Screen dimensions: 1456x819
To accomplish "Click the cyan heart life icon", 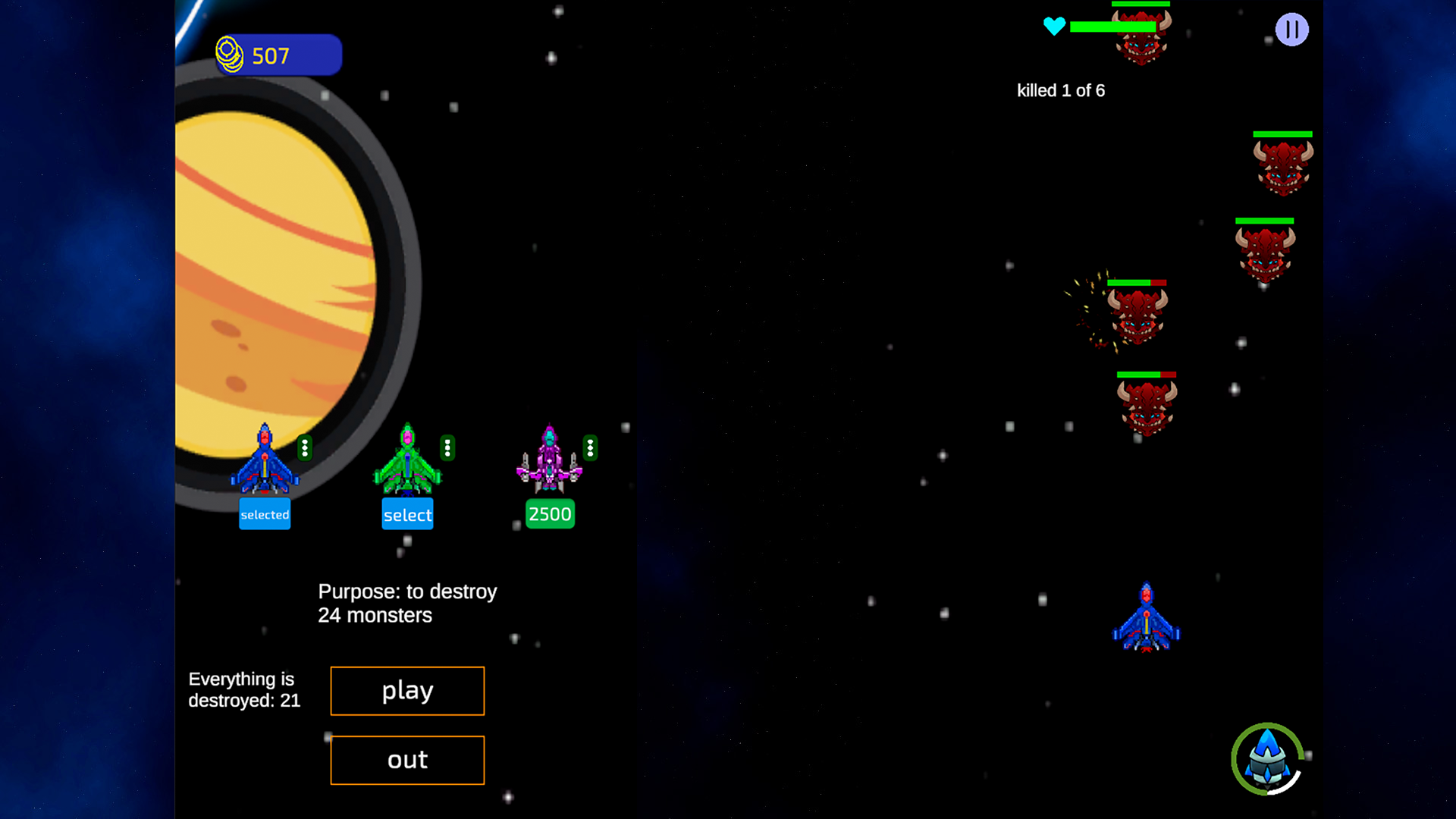I will (x=1055, y=26).
